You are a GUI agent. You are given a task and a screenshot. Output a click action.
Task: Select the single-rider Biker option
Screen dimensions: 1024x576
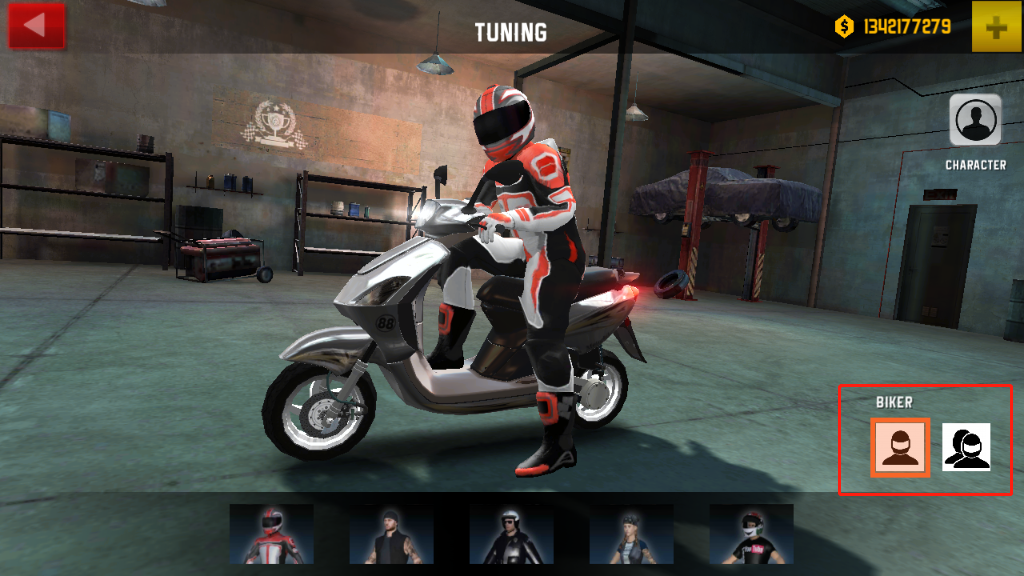pos(901,447)
